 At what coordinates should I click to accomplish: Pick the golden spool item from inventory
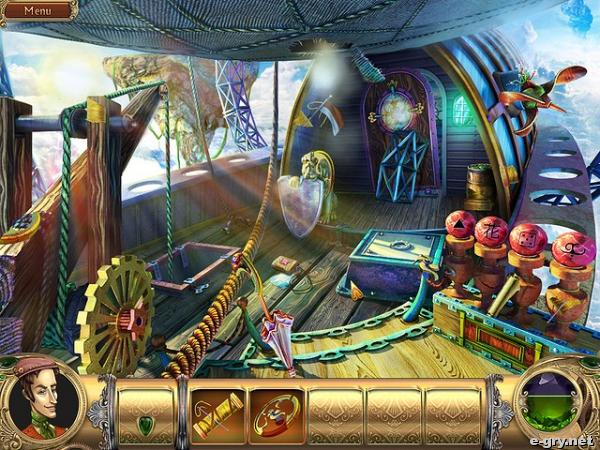click(217, 415)
